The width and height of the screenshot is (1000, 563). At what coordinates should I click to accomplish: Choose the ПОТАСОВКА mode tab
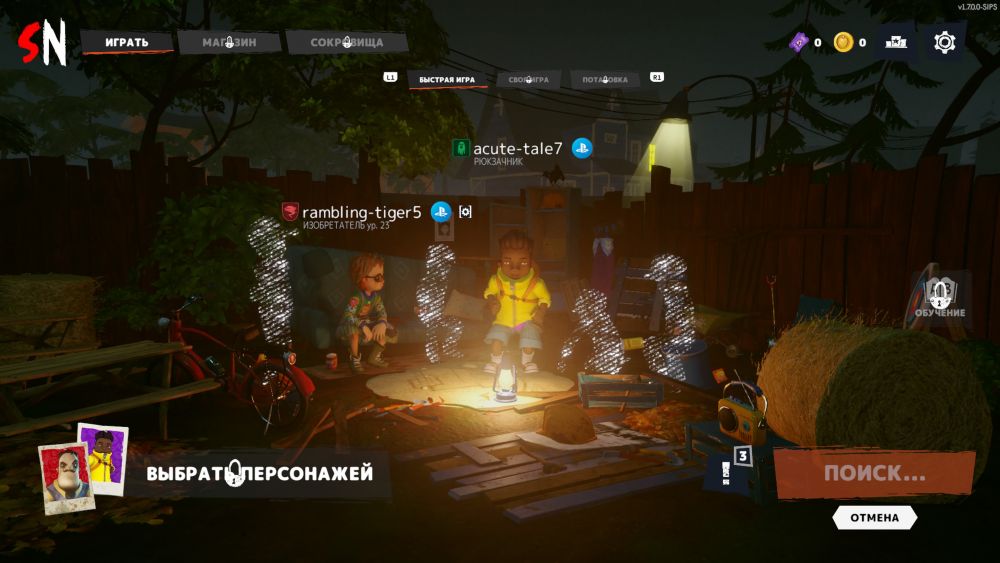(x=605, y=79)
